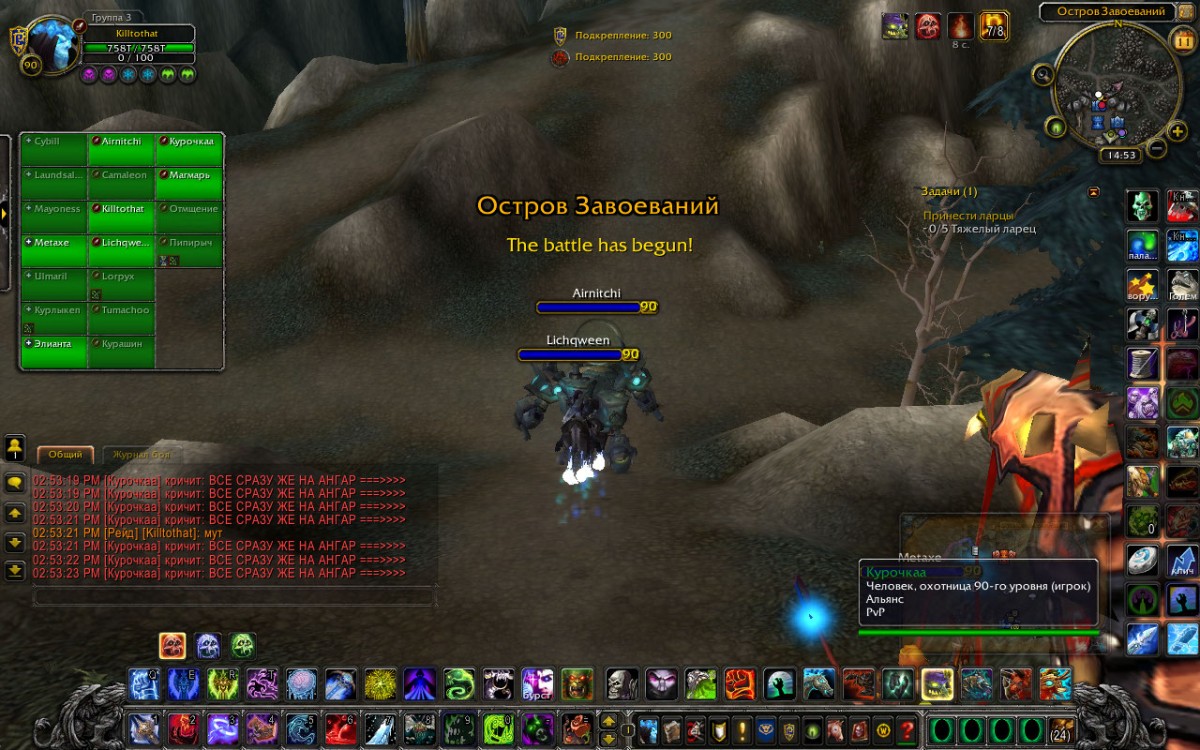Open the backpack showing (24) free slots

point(1060,729)
